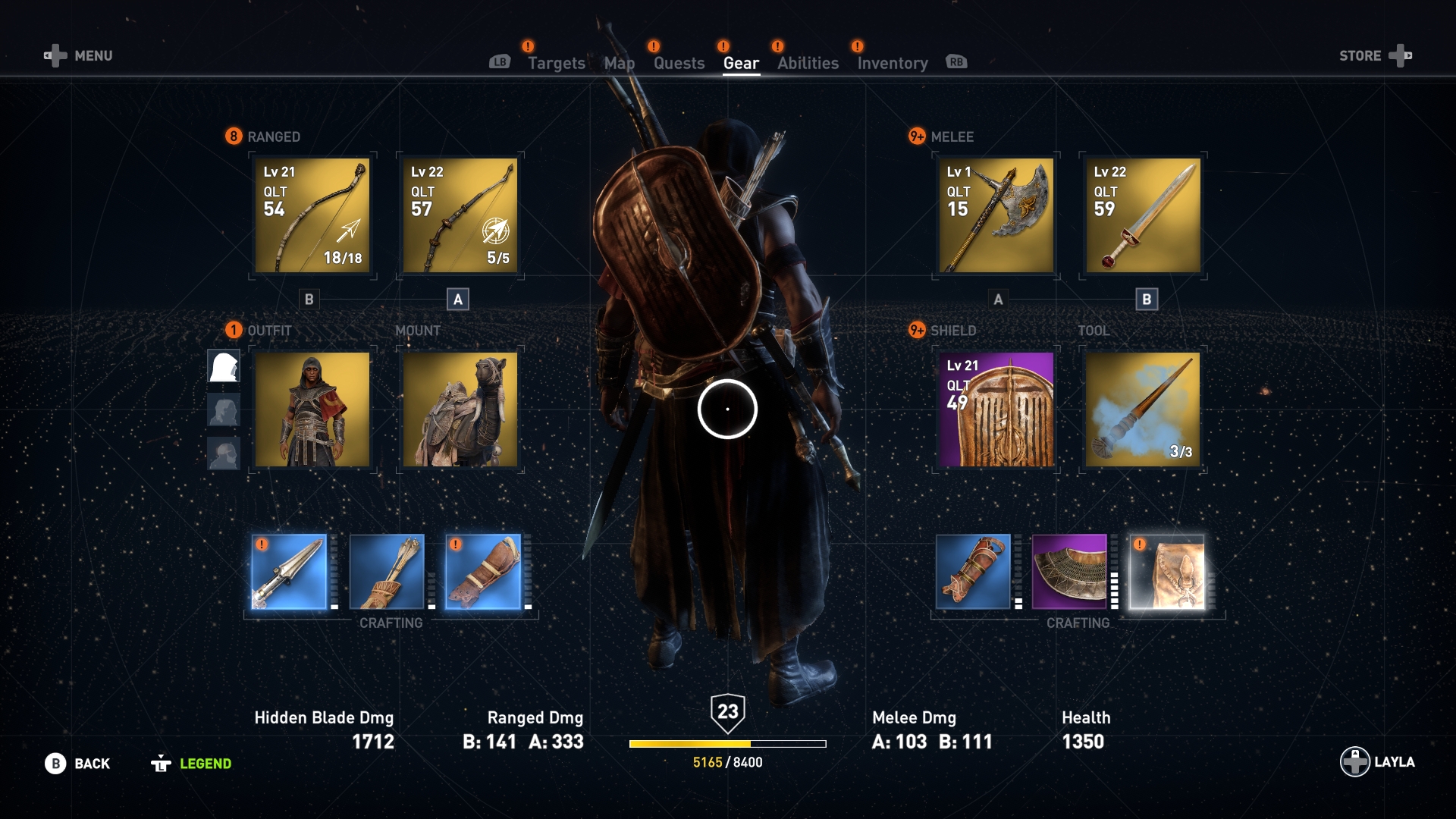Toggle the second headgear appearance option
Viewport: 1456px width, 819px height.
(x=224, y=409)
